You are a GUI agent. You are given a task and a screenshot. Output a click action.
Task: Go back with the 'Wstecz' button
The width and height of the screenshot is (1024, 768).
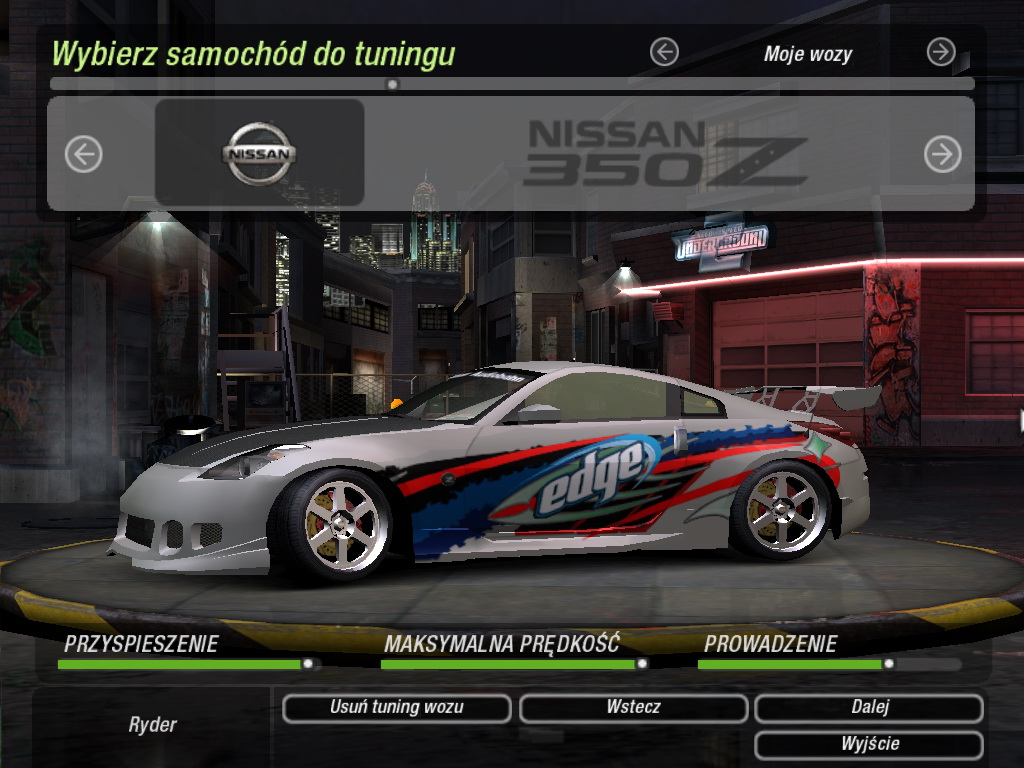pyautogui.click(x=633, y=708)
